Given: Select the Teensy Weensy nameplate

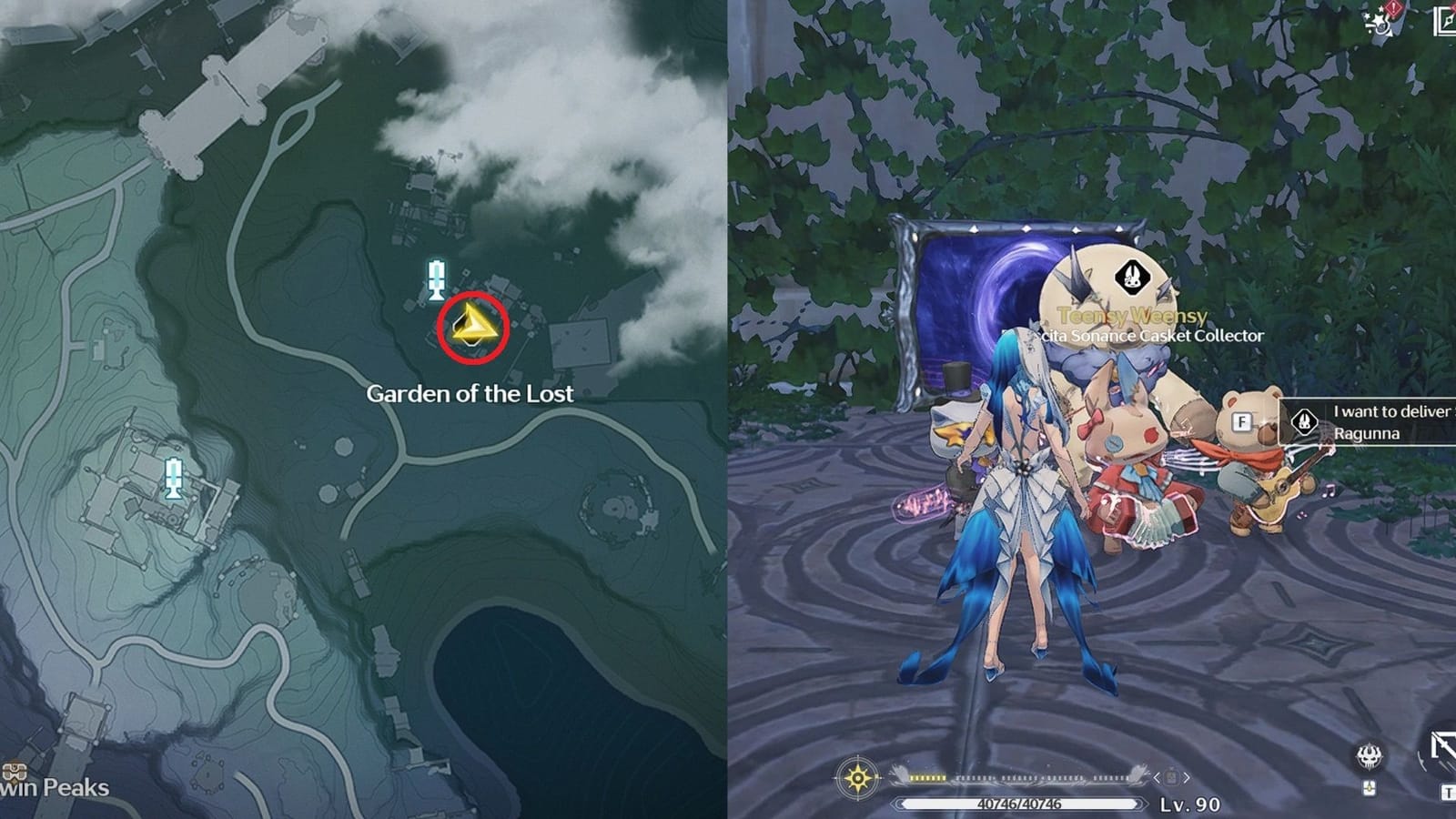Looking at the screenshot, I should point(1131,318).
